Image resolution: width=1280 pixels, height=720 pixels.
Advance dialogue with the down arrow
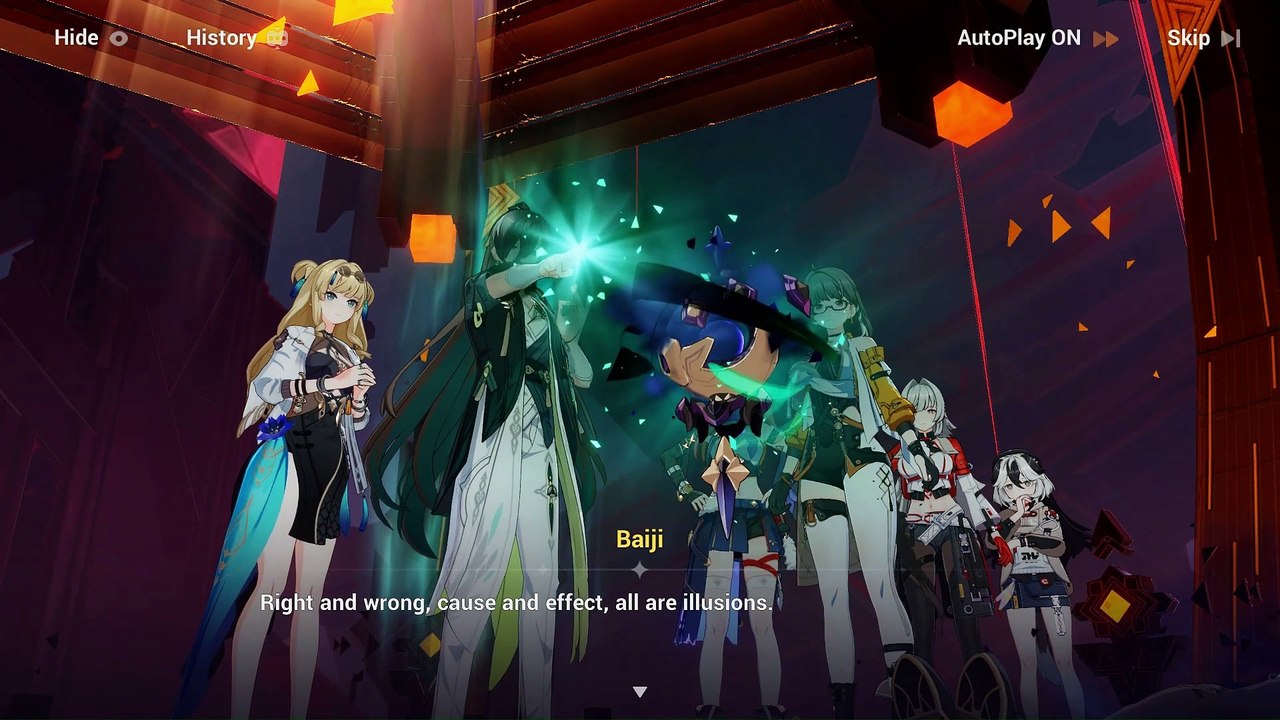pyautogui.click(x=640, y=691)
